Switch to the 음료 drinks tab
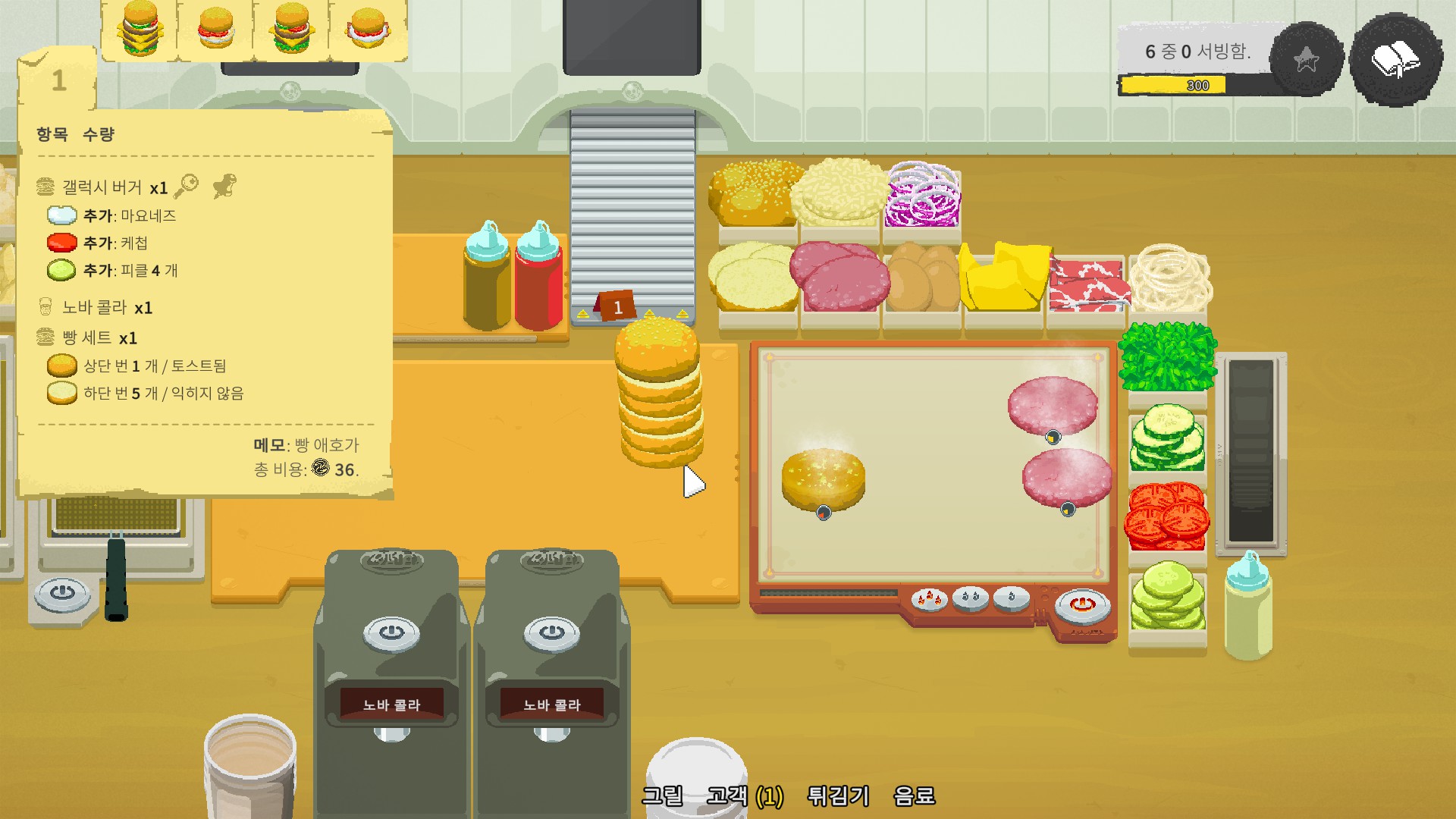The height and width of the screenshot is (819, 1456). 914,795
